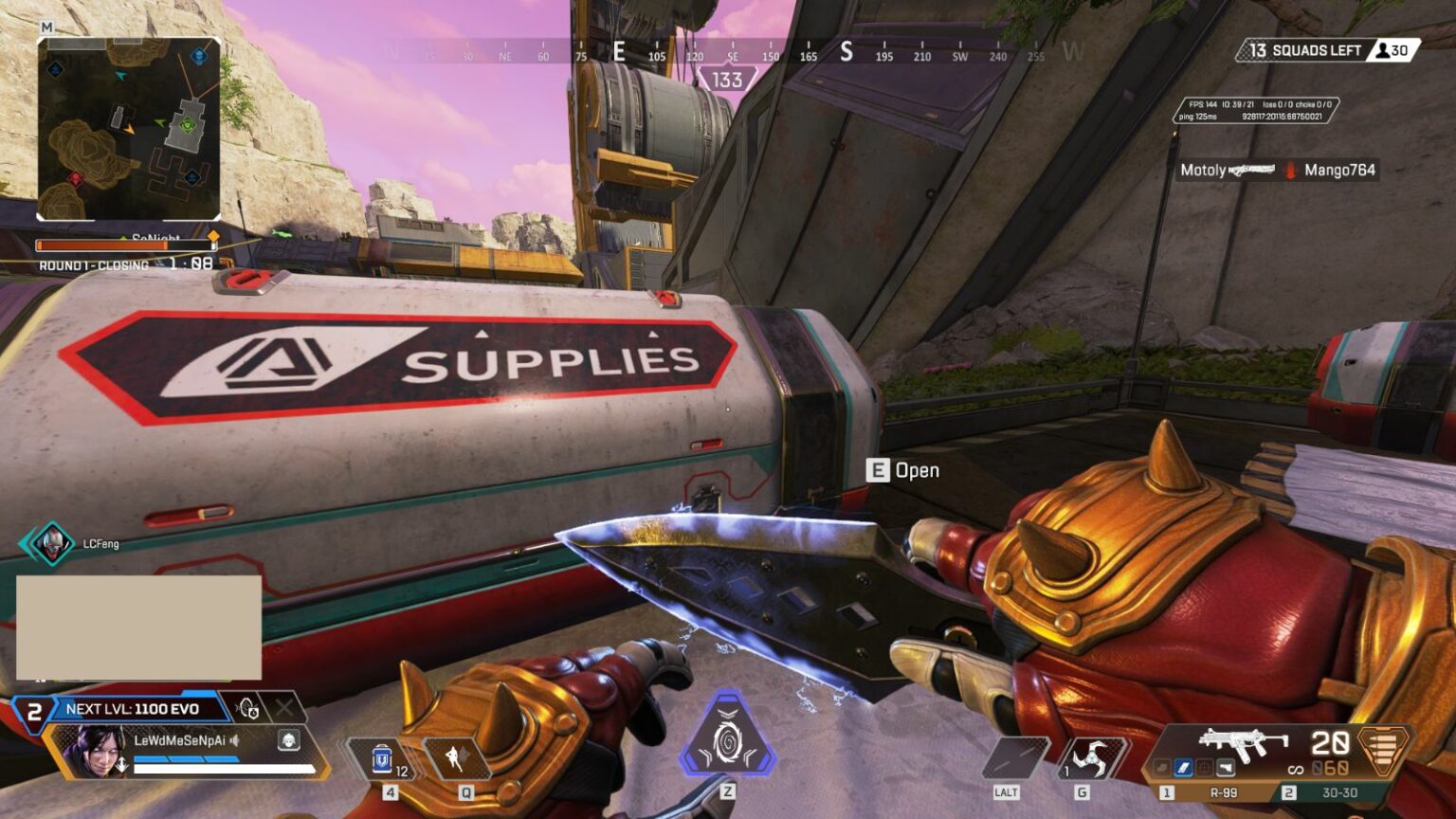
Task: Click the Round 1 closing progress bar
Action: [128, 246]
